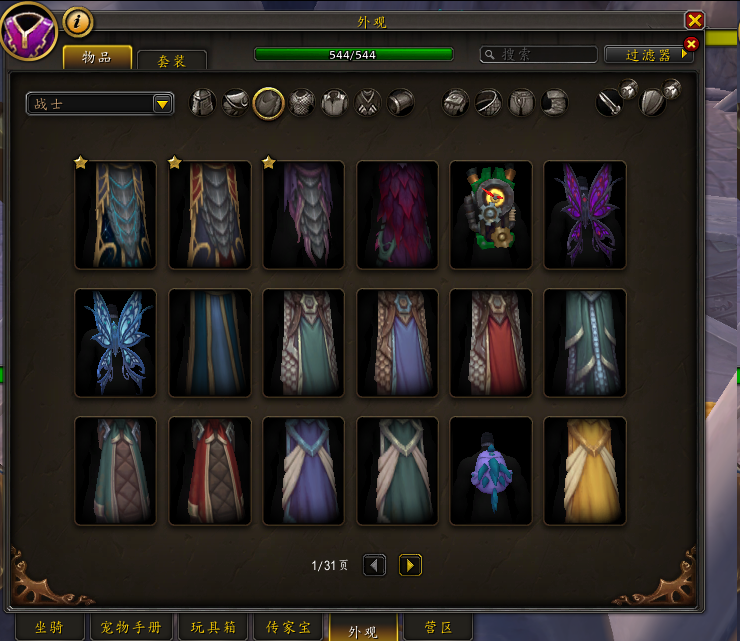Select the 物品 items tab

[x=97, y=58]
